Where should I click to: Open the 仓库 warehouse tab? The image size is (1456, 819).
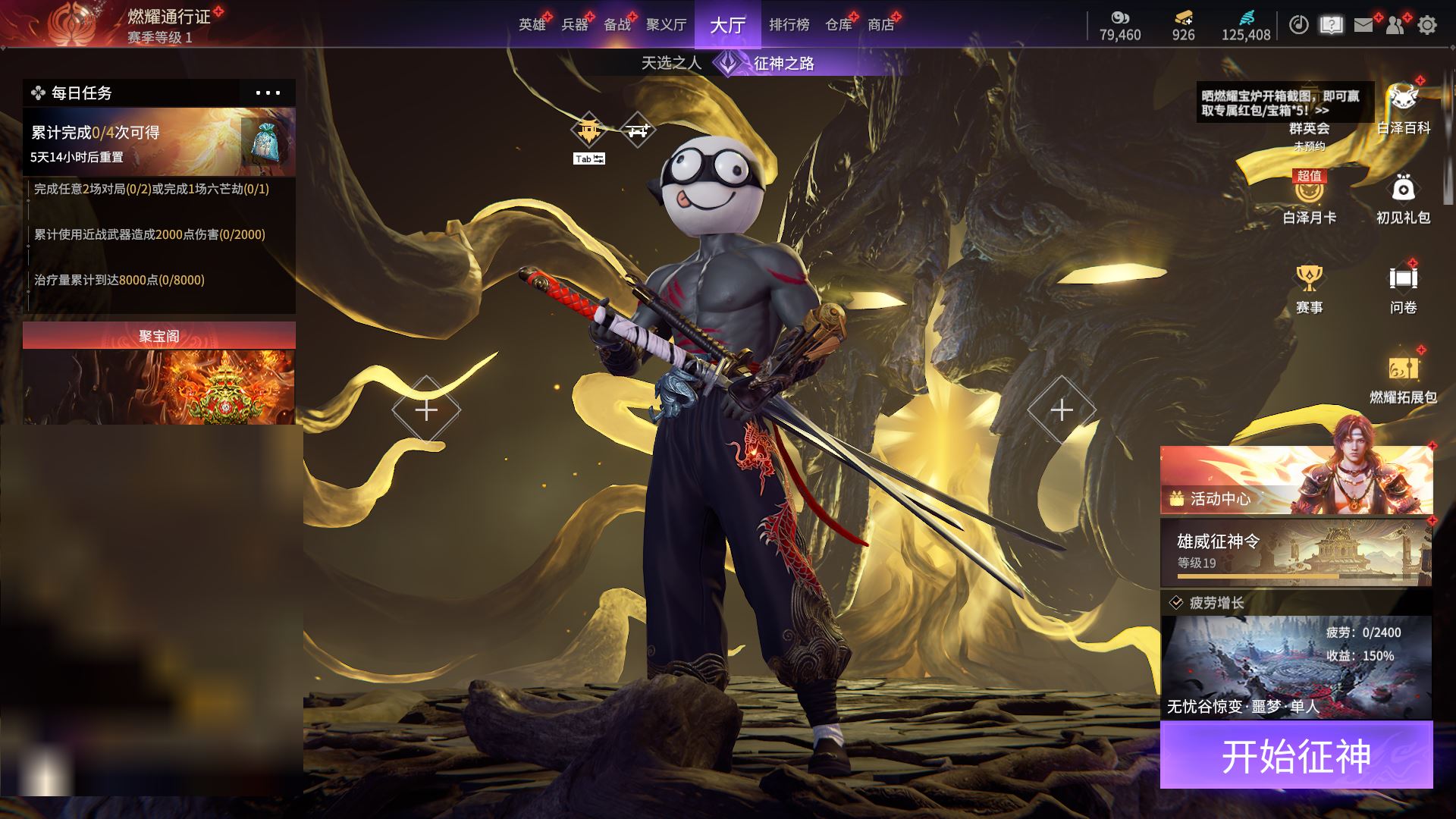pyautogui.click(x=838, y=25)
